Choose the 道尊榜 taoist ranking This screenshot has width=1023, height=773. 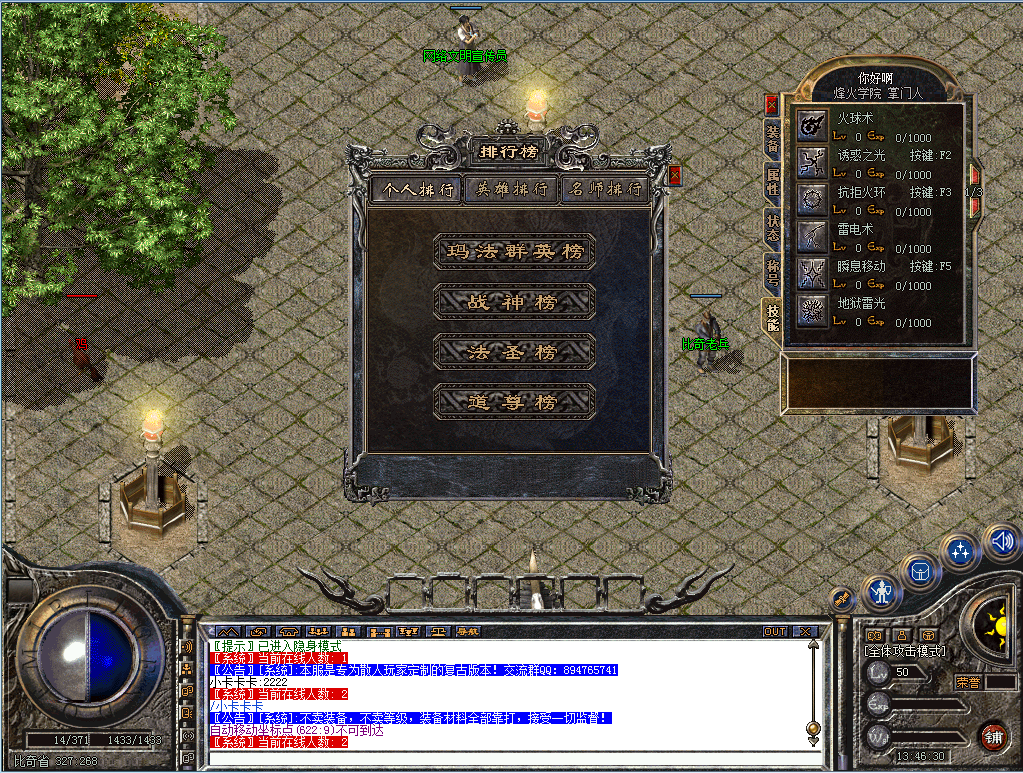click(514, 402)
